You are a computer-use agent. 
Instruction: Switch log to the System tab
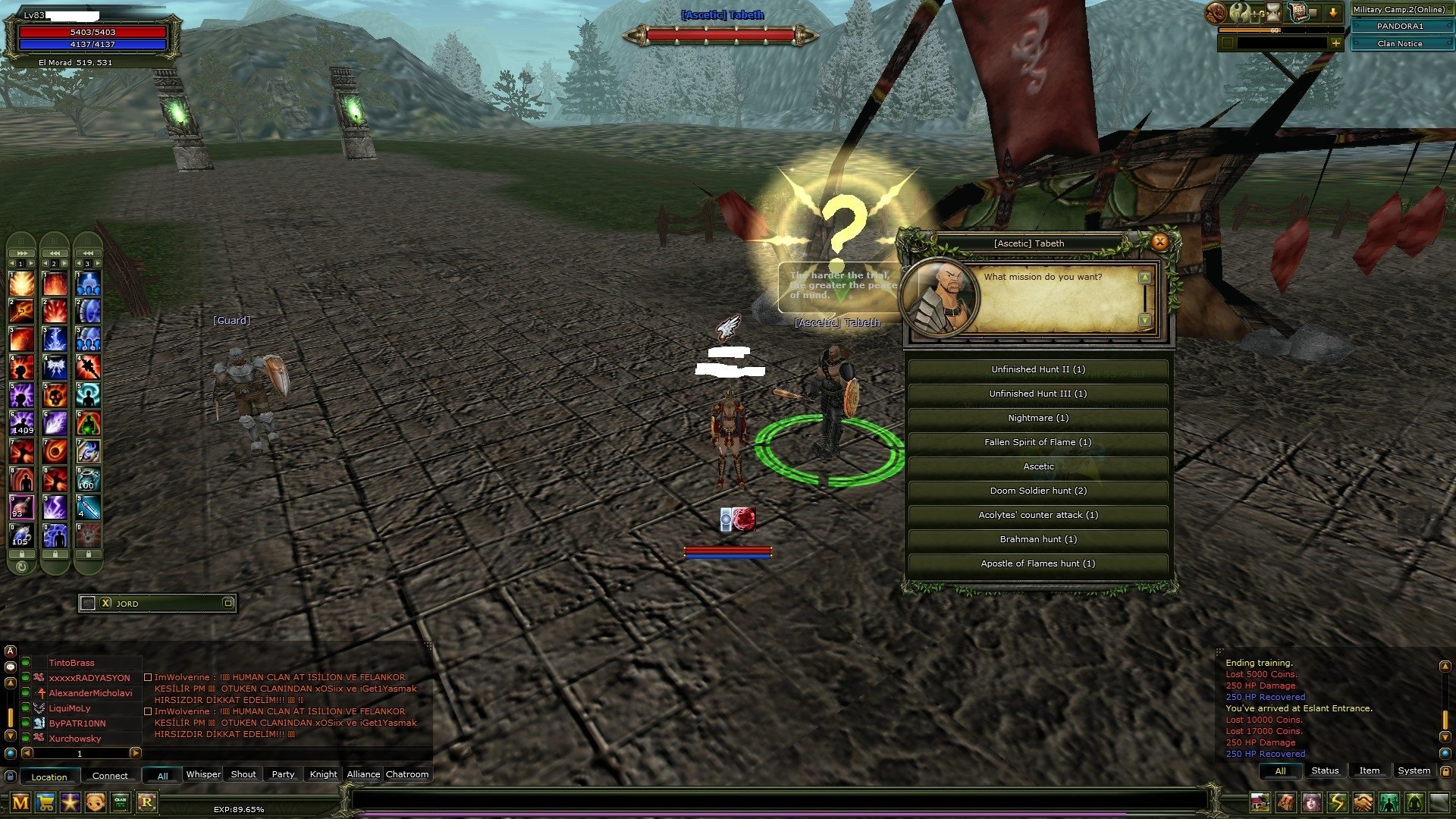click(1414, 770)
